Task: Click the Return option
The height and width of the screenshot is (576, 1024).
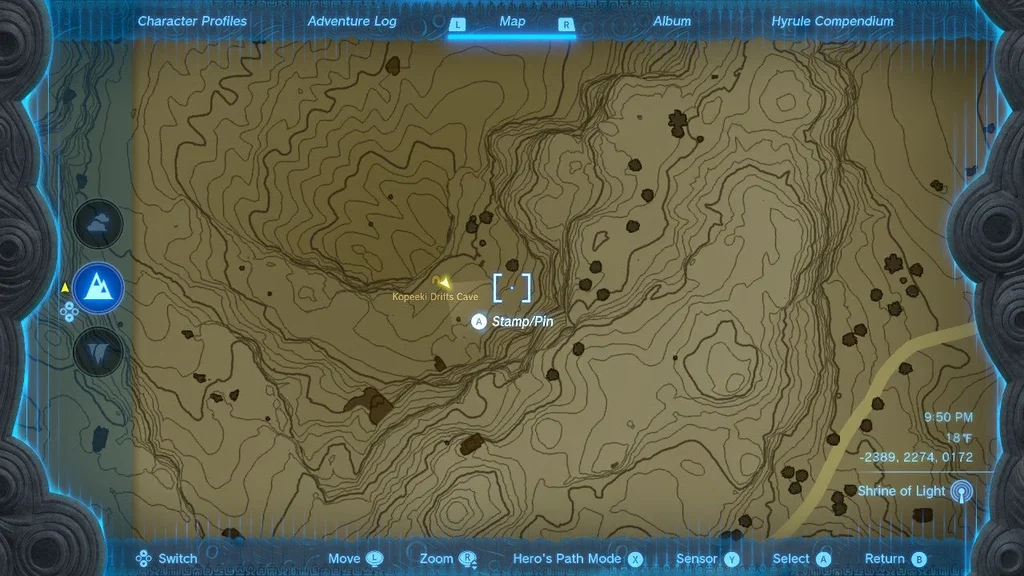Action: coord(895,559)
